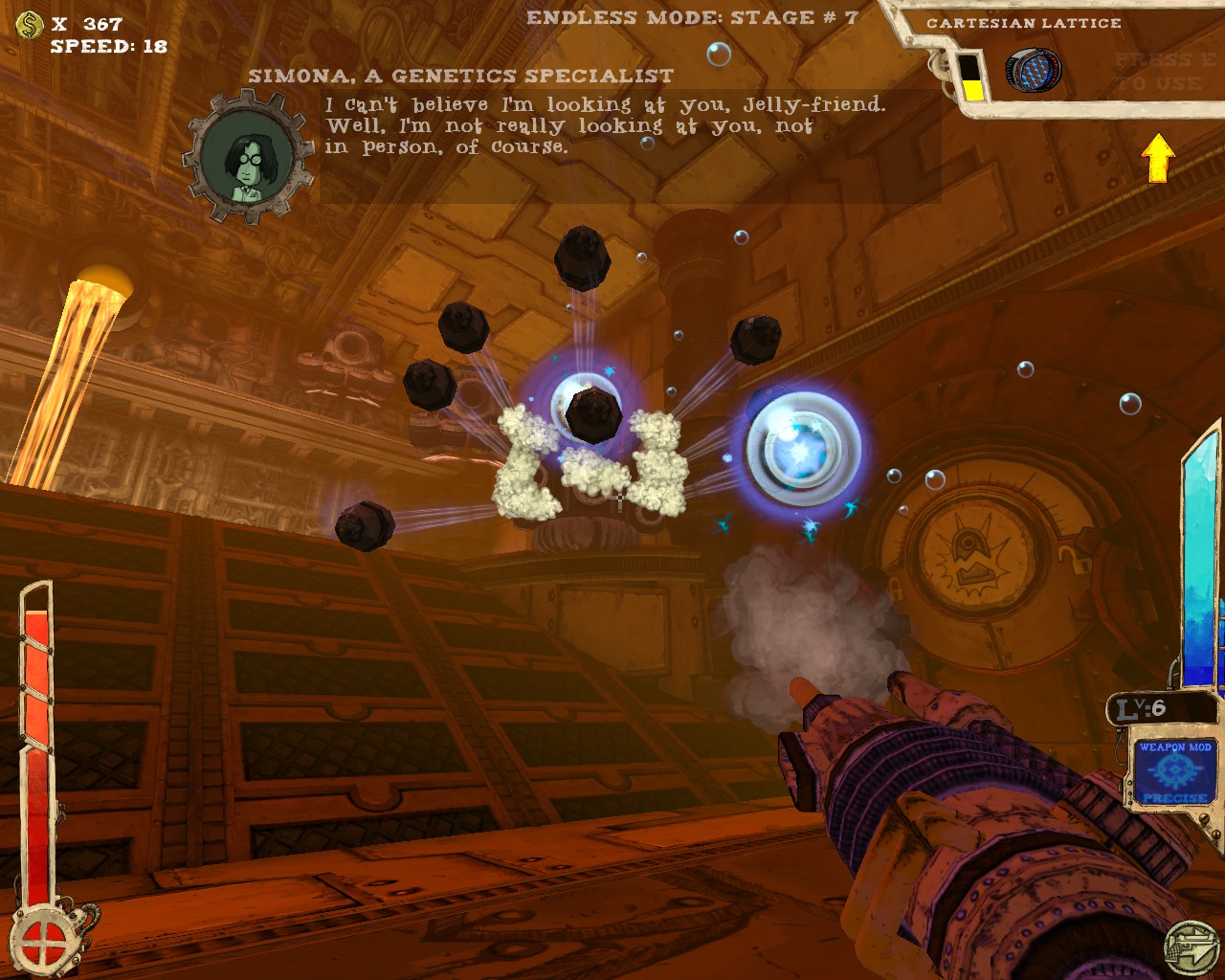Select the Cartesian Lattice item icon

1033,71
